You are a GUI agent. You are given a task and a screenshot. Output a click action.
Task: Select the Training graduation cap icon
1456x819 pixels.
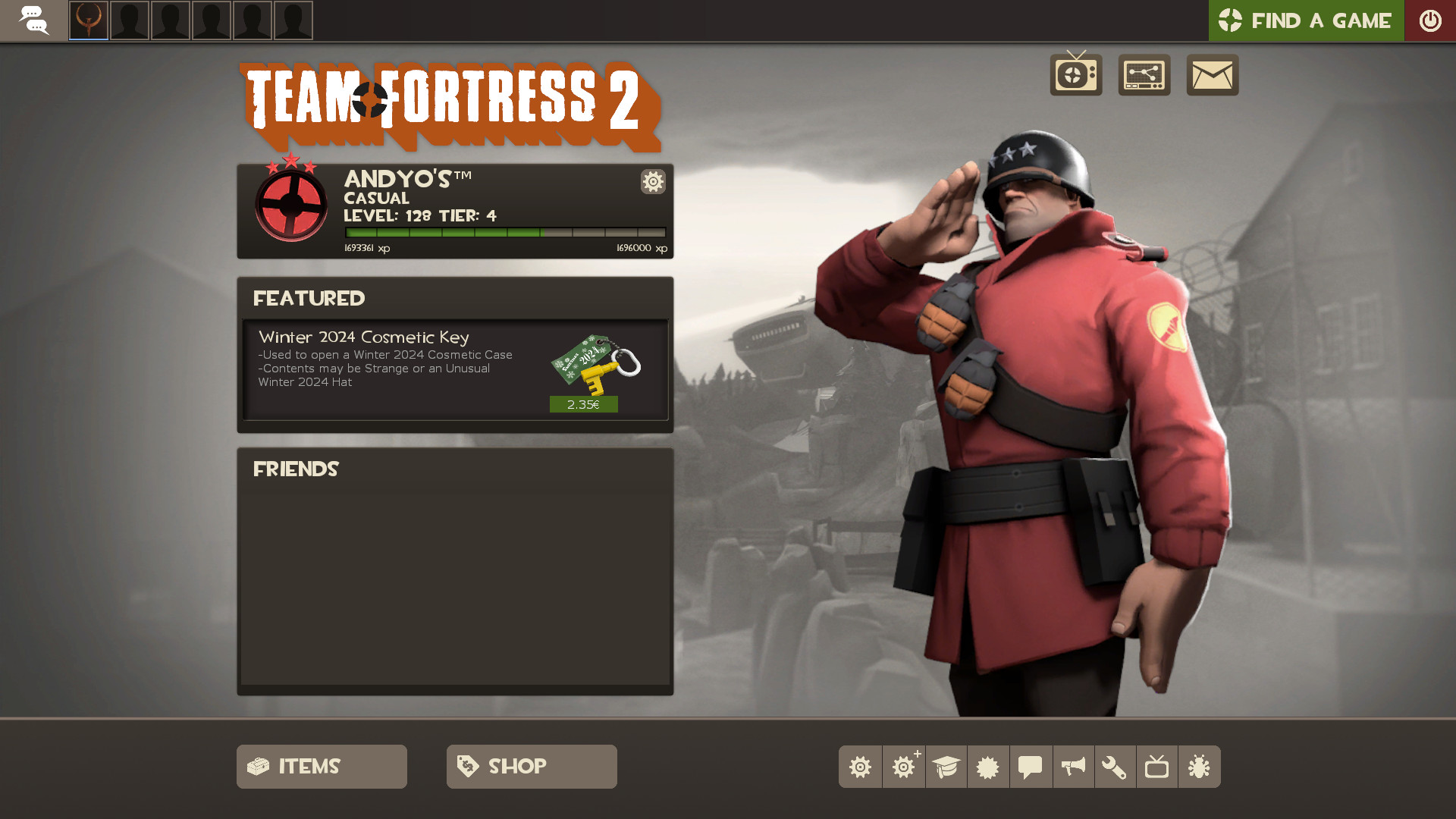tap(946, 767)
